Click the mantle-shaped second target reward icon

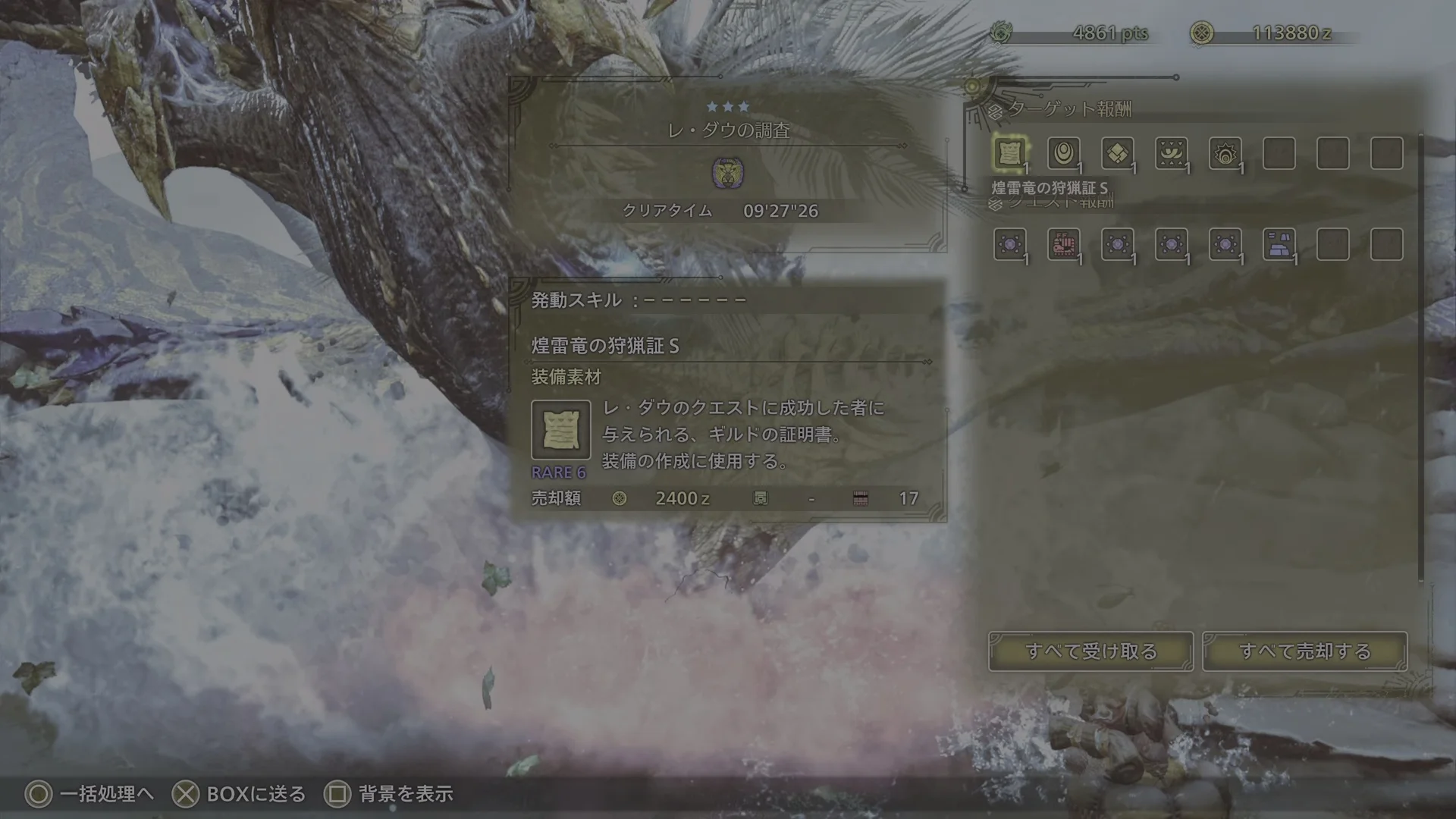[1065, 154]
